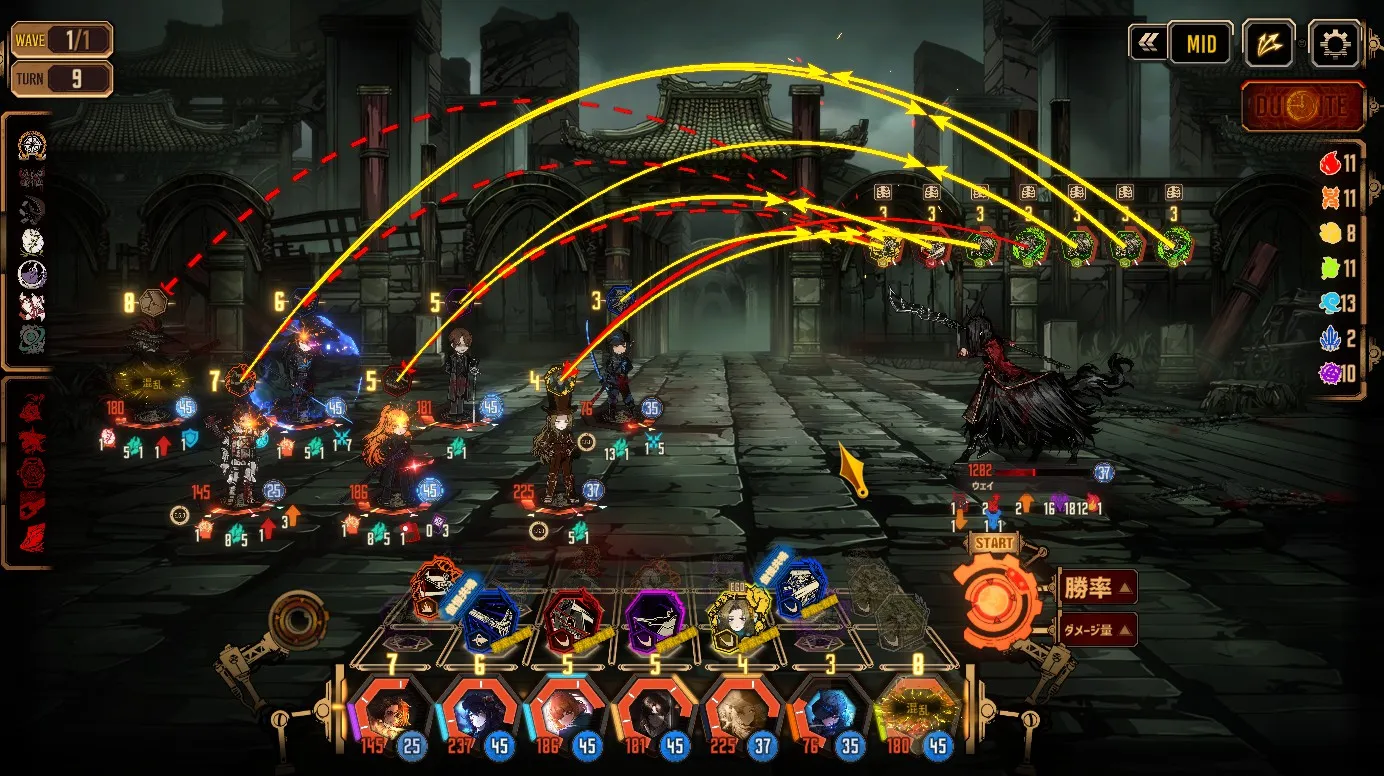The image size is (1384, 776).
Task: Collapse the speed panel with double arrows
Action: point(1146,43)
